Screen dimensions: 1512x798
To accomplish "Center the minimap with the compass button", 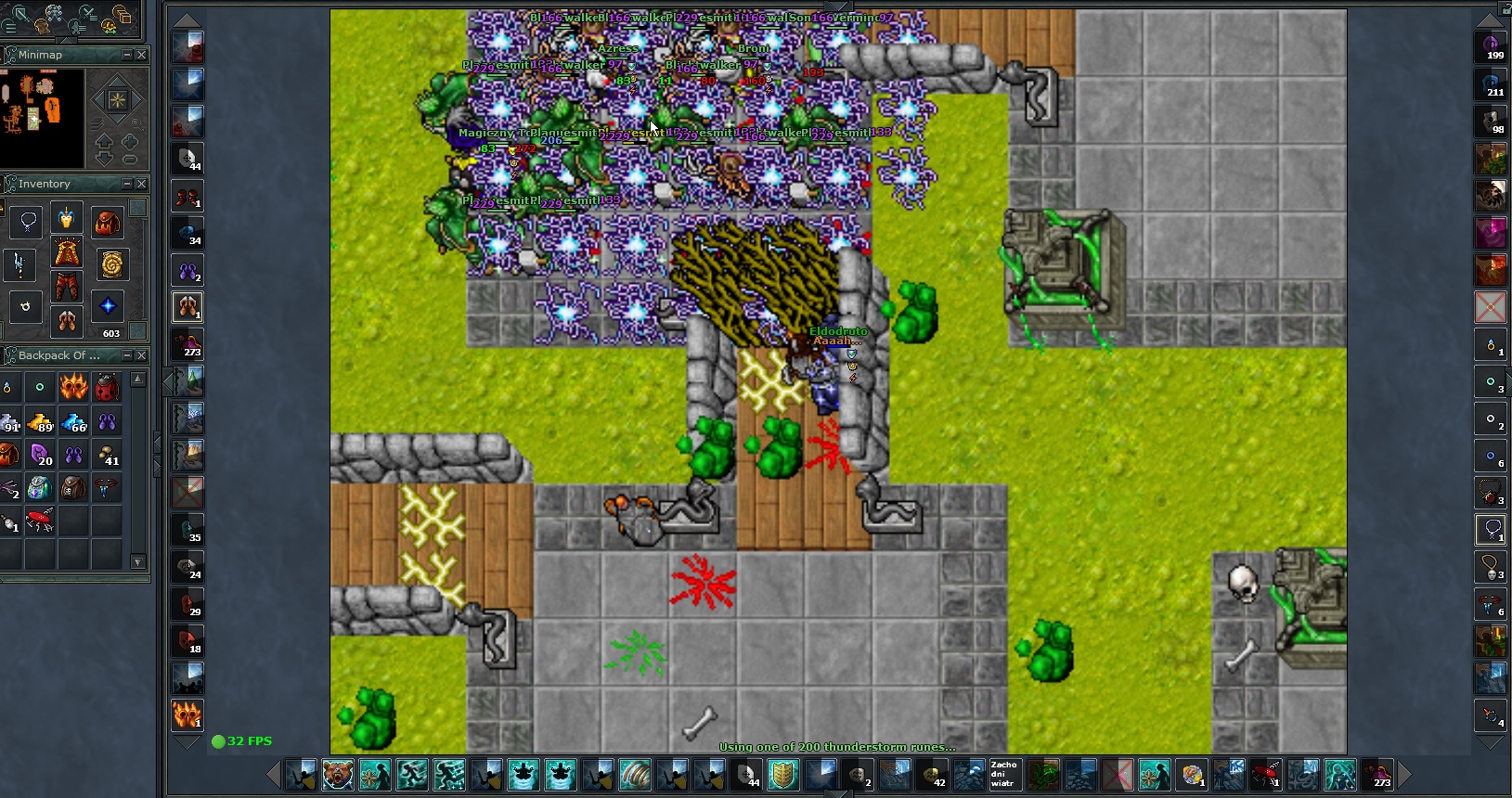I will (x=118, y=100).
